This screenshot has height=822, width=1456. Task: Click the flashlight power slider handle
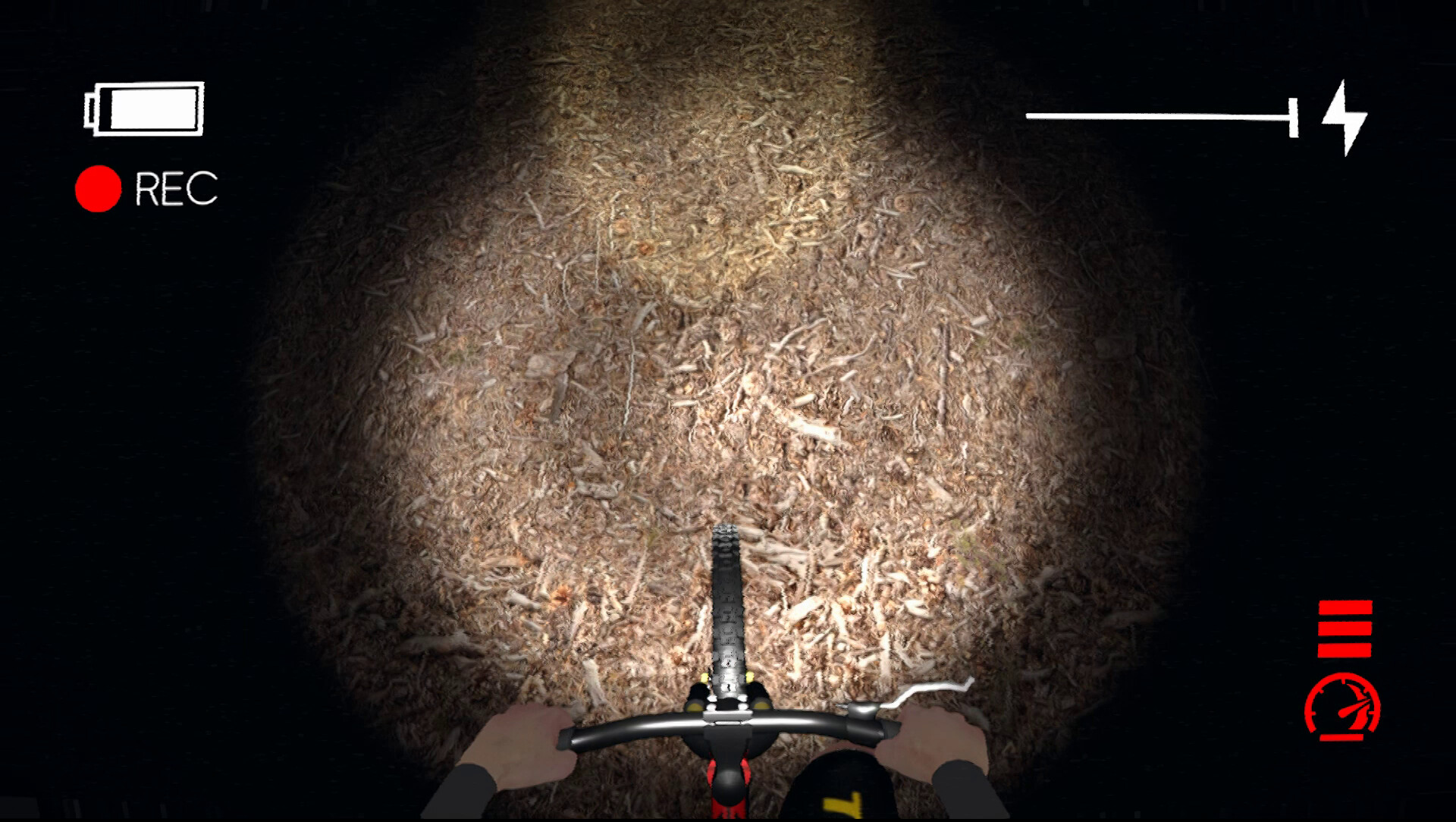[x=1293, y=117]
